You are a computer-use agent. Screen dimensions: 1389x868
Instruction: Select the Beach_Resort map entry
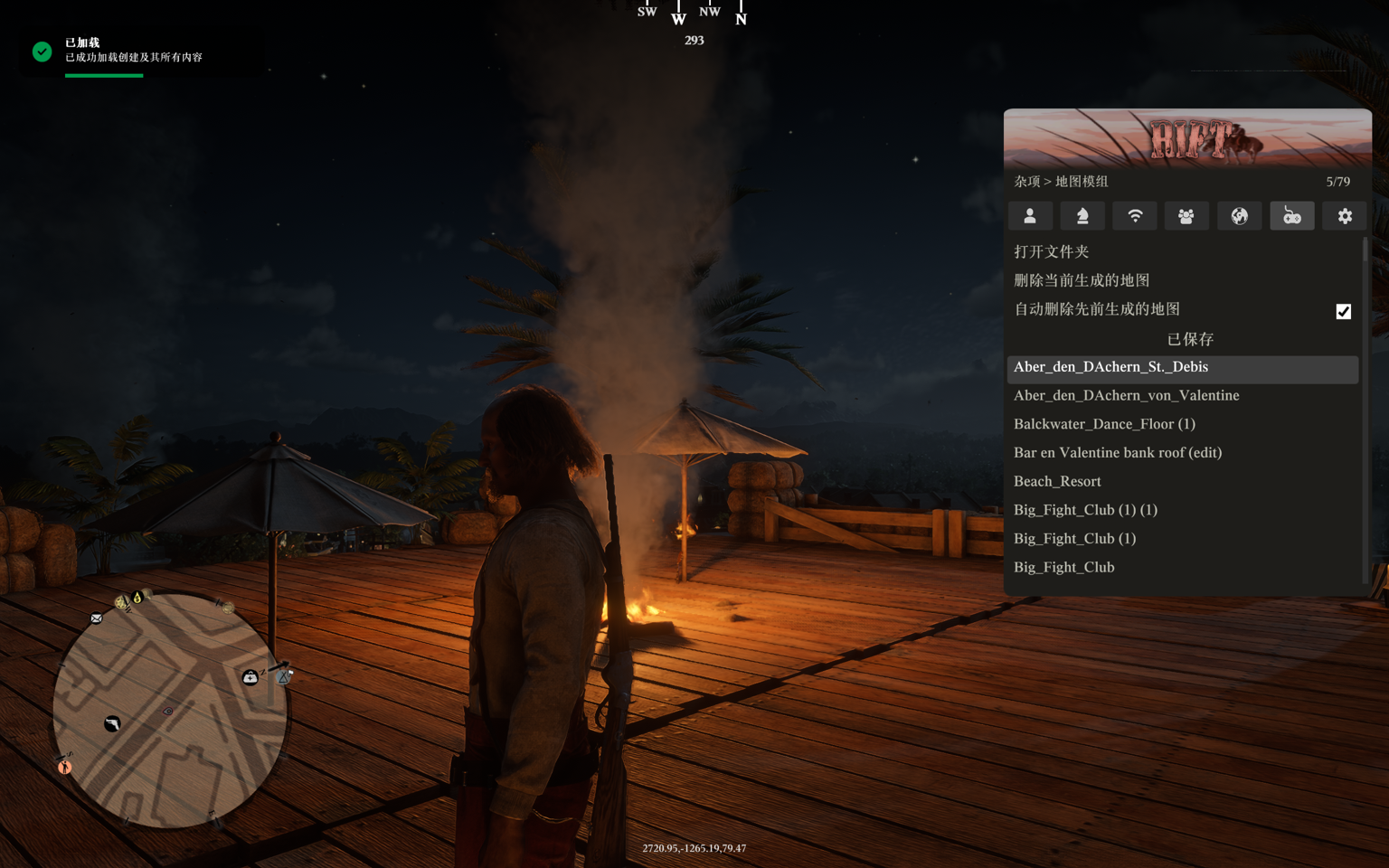pos(1057,482)
